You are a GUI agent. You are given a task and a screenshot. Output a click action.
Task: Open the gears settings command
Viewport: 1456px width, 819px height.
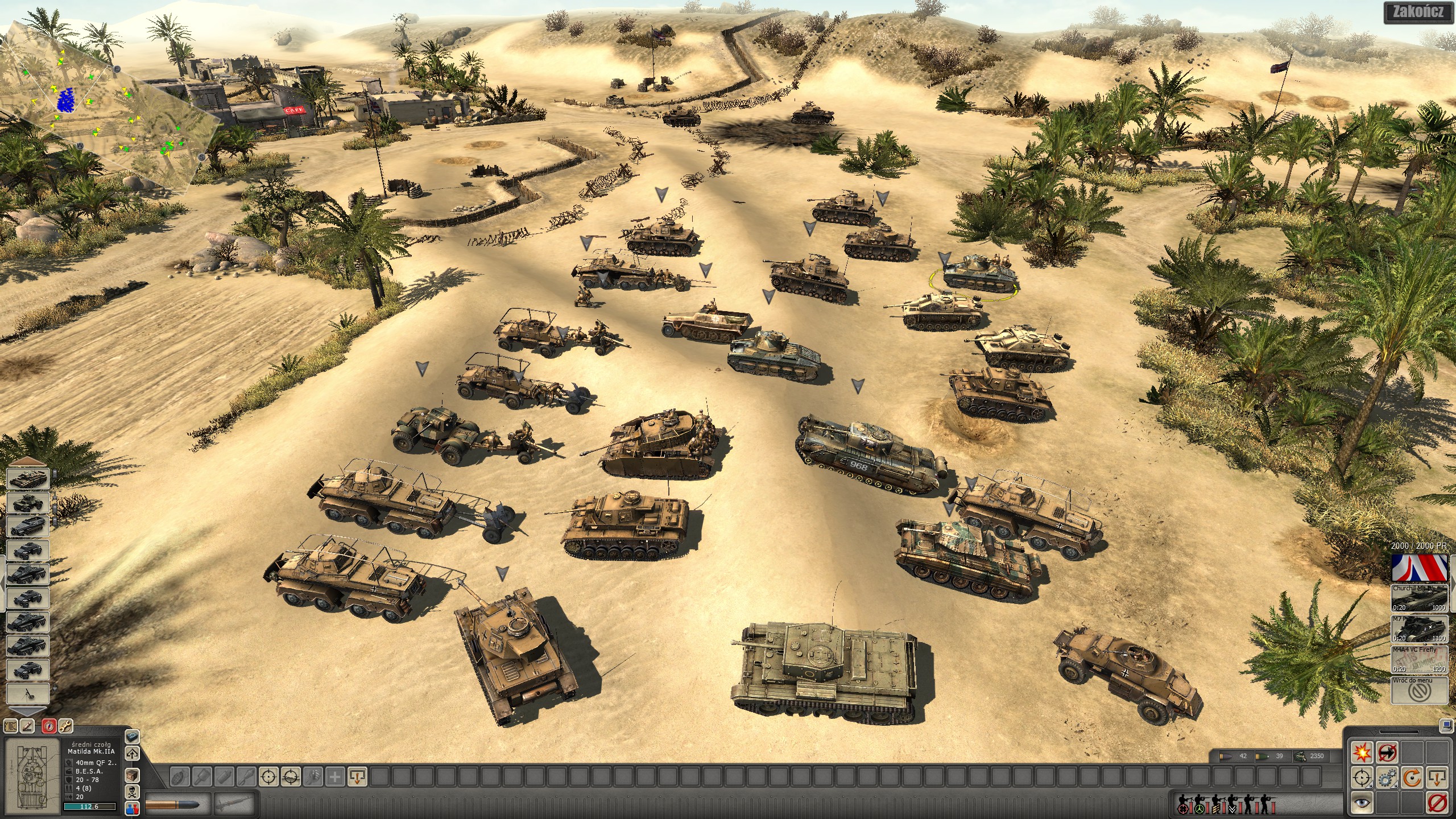coord(1387,777)
